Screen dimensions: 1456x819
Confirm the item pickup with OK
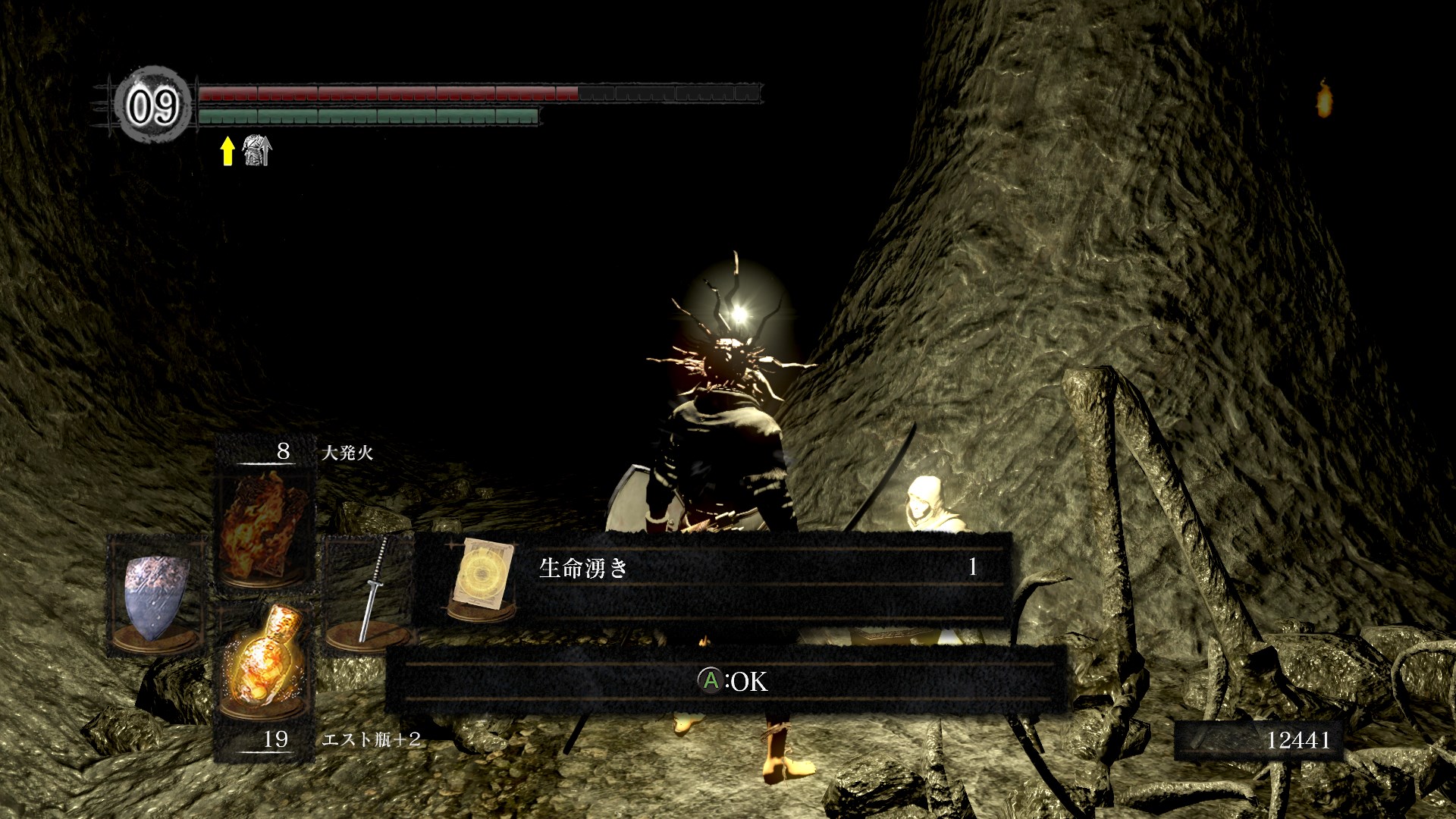click(732, 681)
